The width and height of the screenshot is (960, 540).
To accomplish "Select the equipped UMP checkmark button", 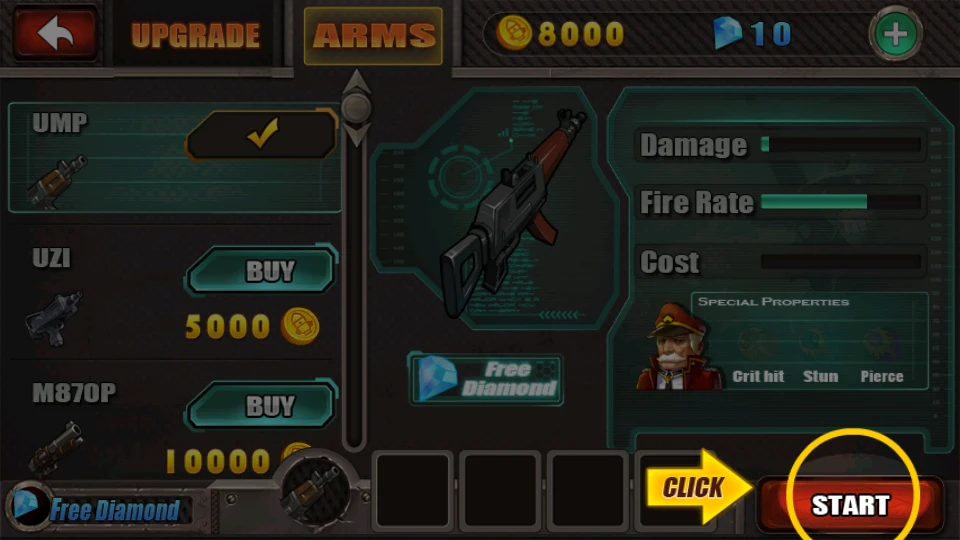I will coord(262,136).
